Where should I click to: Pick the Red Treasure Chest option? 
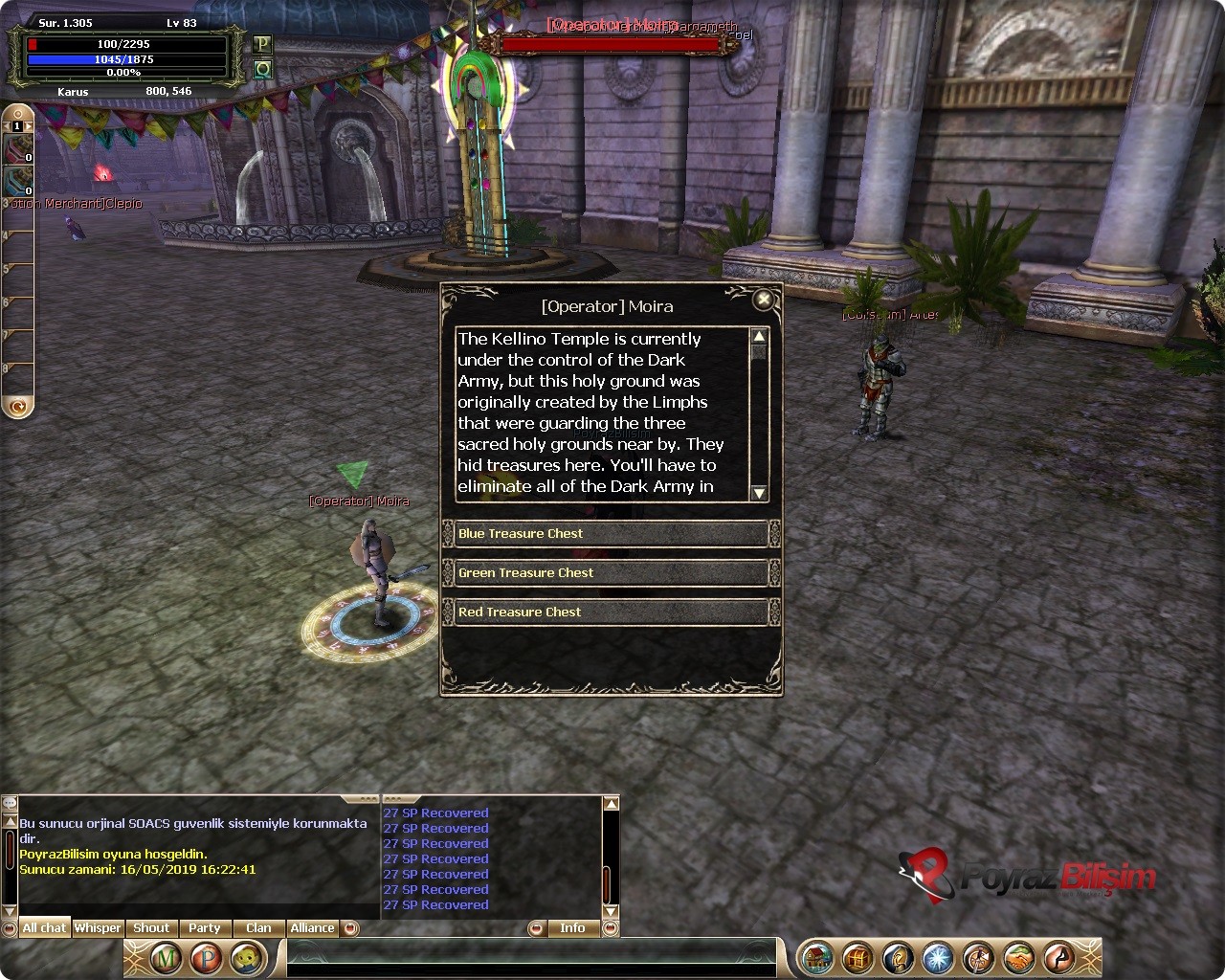611,612
